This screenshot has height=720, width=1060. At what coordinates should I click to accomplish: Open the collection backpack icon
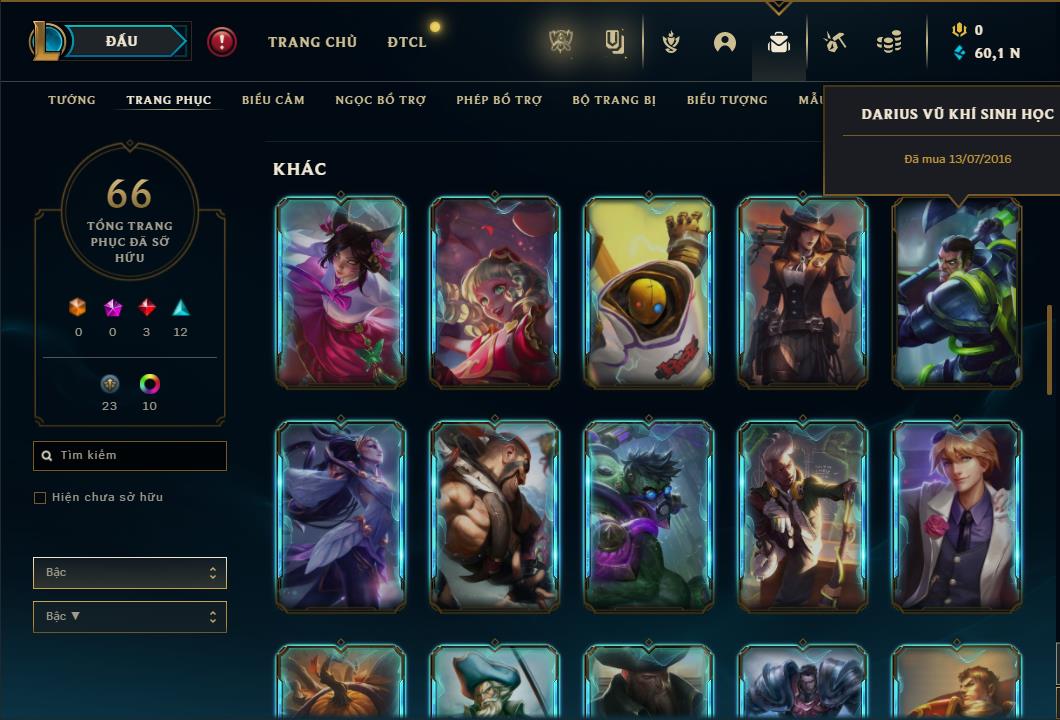(x=779, y=42)
